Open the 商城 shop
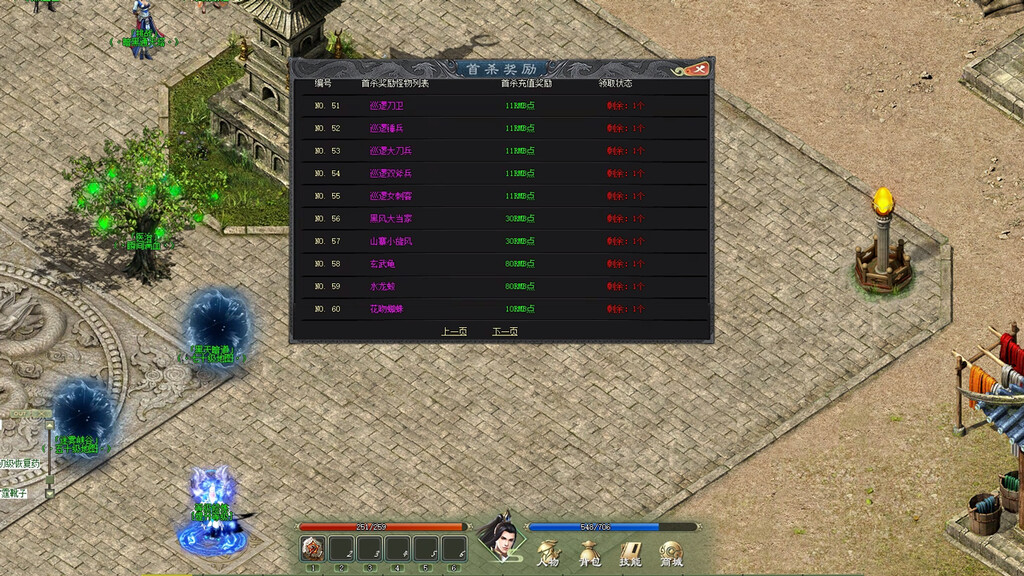This screenshot has width=1024, height=576. click(x=670, y=552)
